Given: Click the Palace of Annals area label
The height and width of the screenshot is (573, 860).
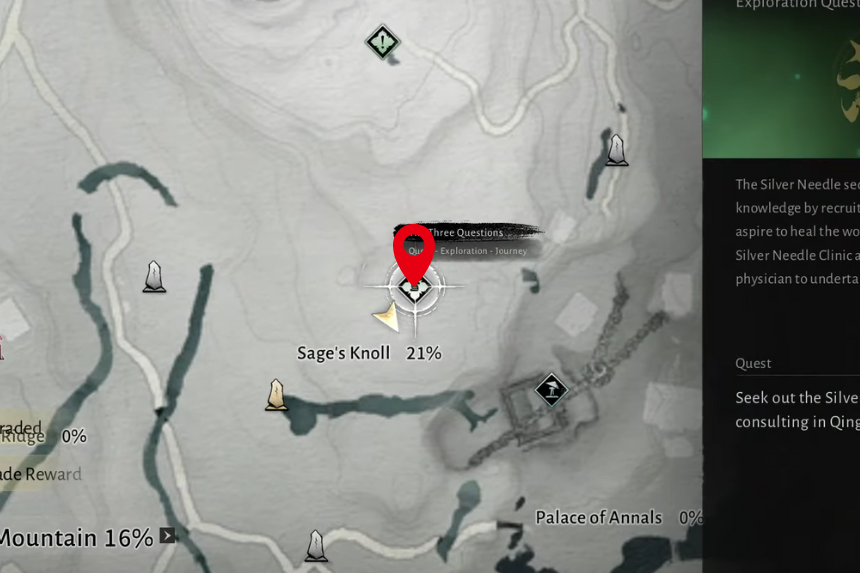Looking at the screenshot, I should pyautogui.click(x=598, y=517).
